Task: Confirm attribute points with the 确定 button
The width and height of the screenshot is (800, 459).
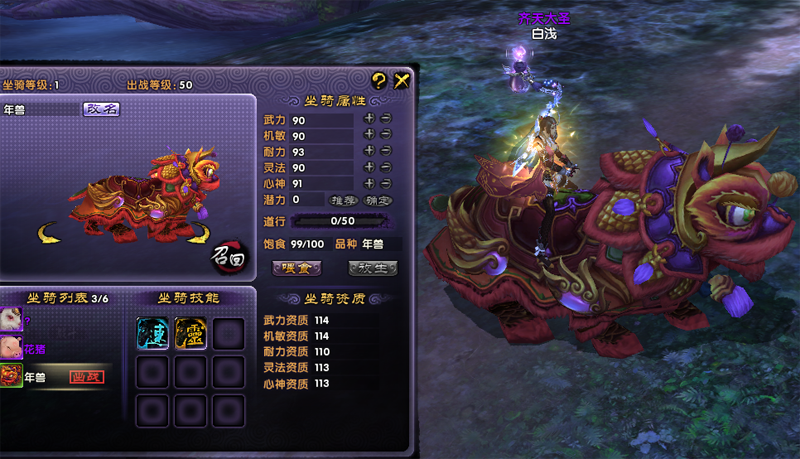Action: coord(376,200)
